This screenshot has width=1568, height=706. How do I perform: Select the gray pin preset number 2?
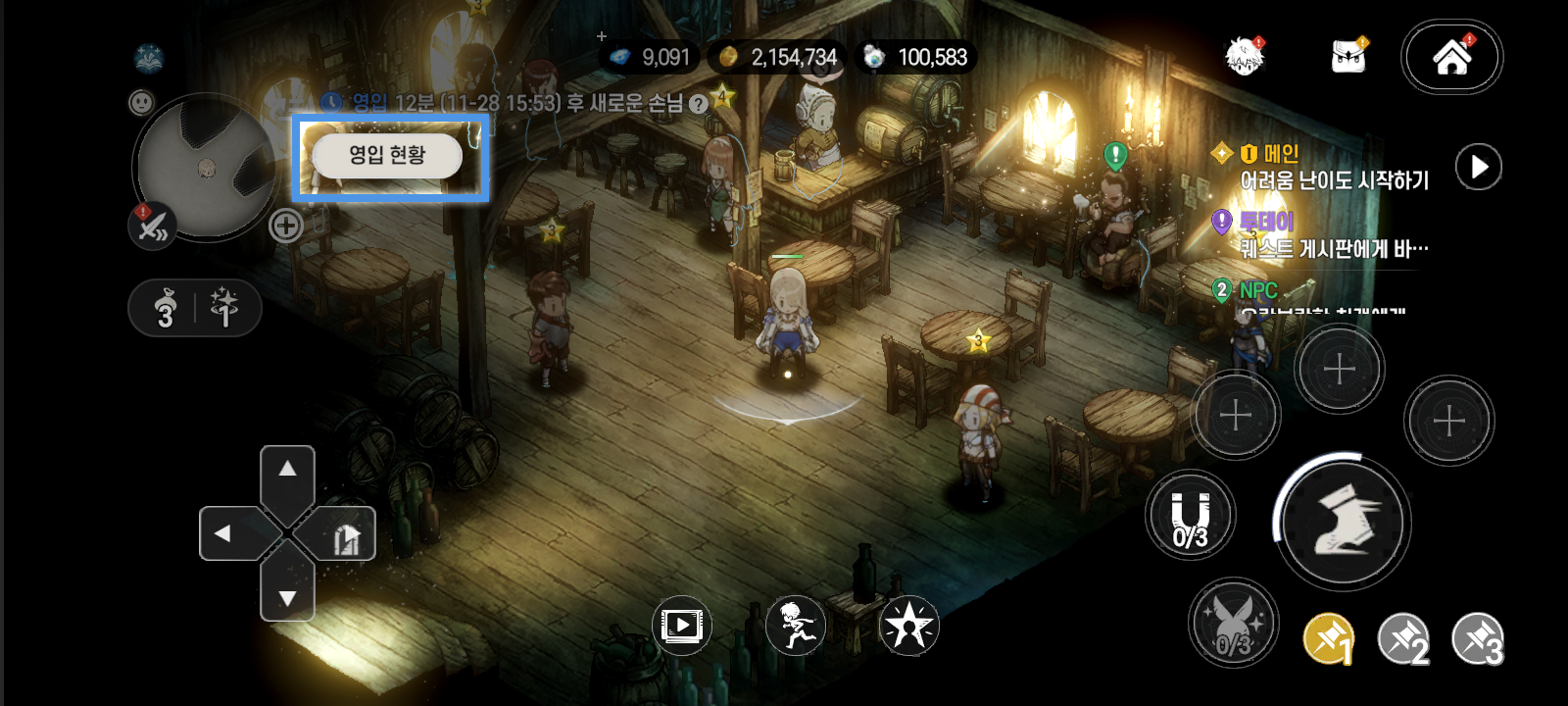[x=1403, y=639]
